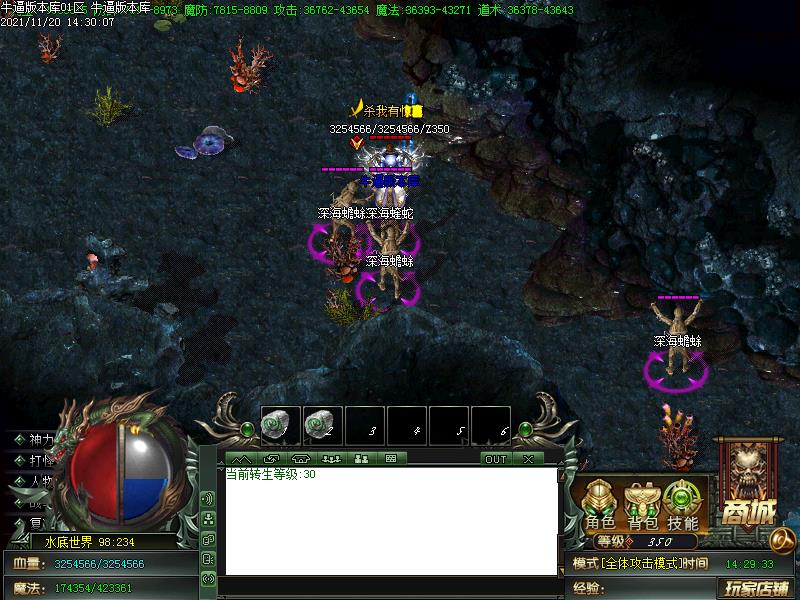Open the 角色 character panel
This screenshot has width=800, height=600.
(600, 505)
